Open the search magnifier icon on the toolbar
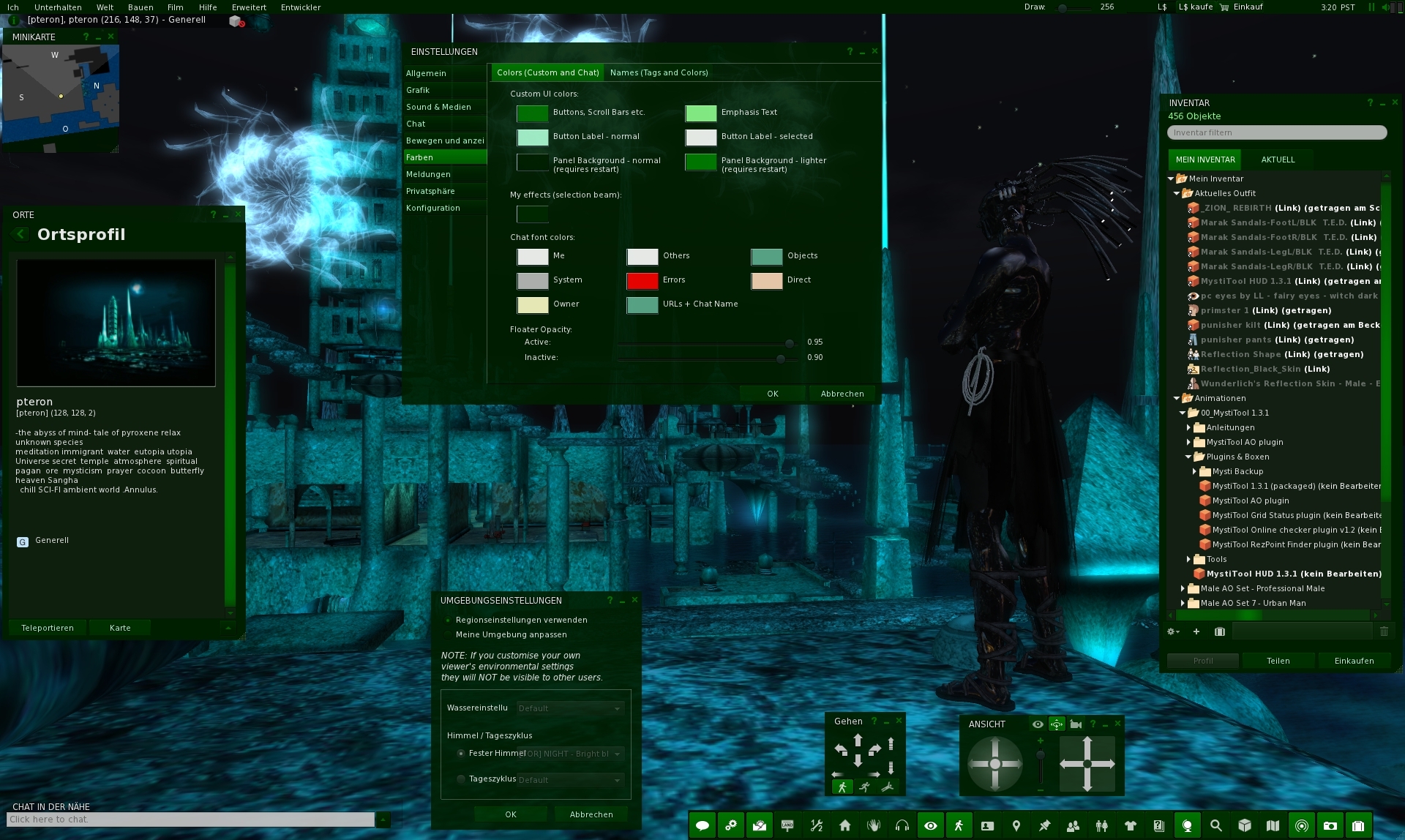1405x840 pixels. click(1215, 825)
